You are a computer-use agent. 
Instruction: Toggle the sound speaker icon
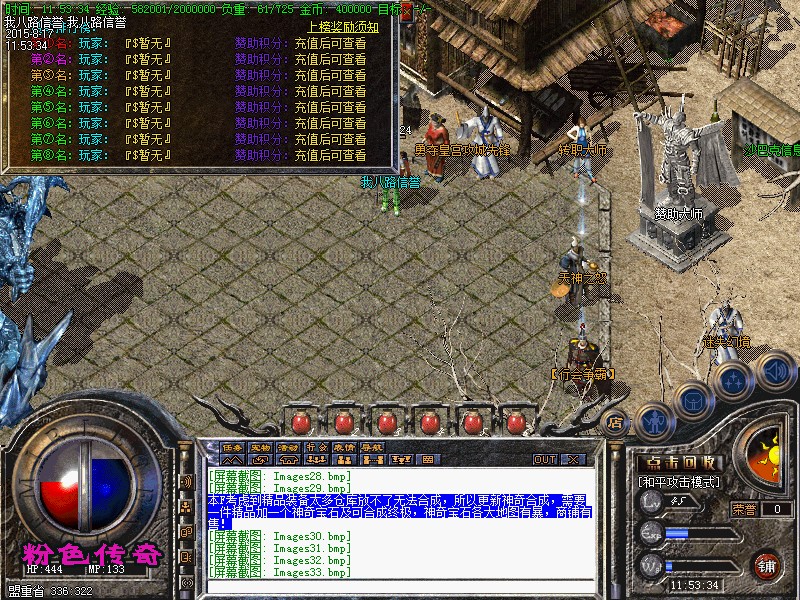[774, 371]
